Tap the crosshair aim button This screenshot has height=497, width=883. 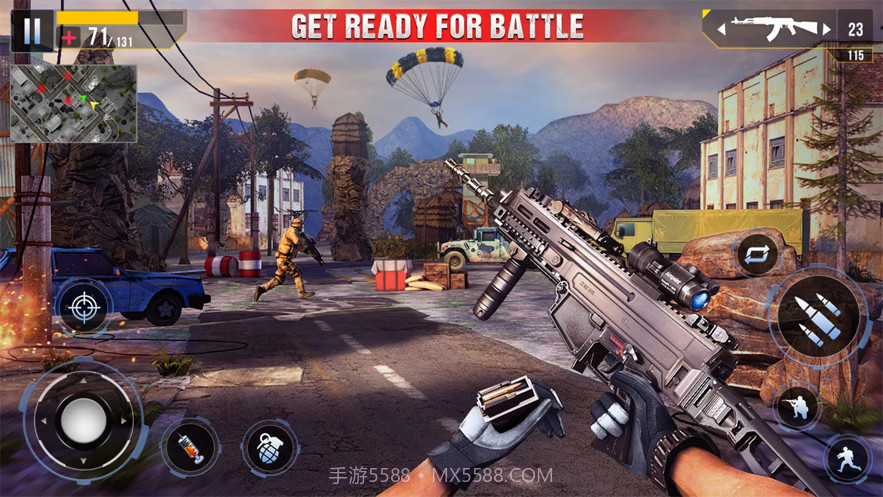tap(84, 306)
